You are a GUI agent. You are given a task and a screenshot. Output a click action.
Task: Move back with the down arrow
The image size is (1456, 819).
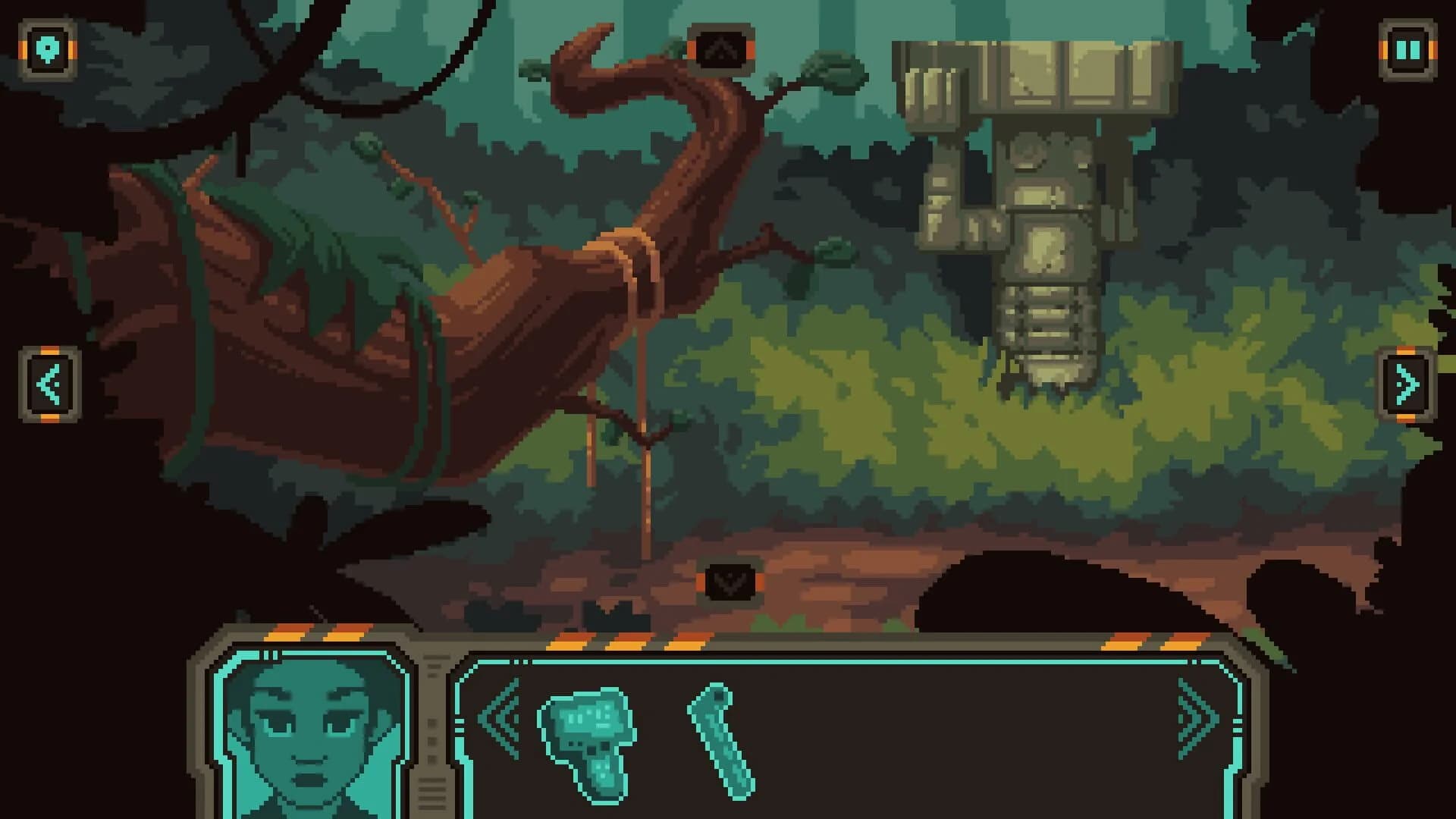tap(730, 582)
